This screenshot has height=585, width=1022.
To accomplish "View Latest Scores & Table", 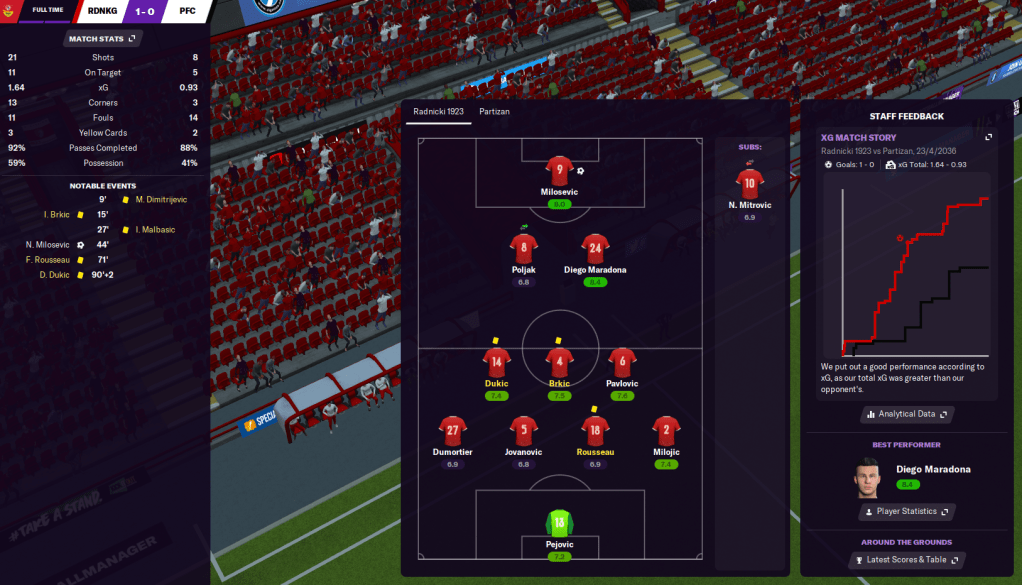I will tap(907, 560).
